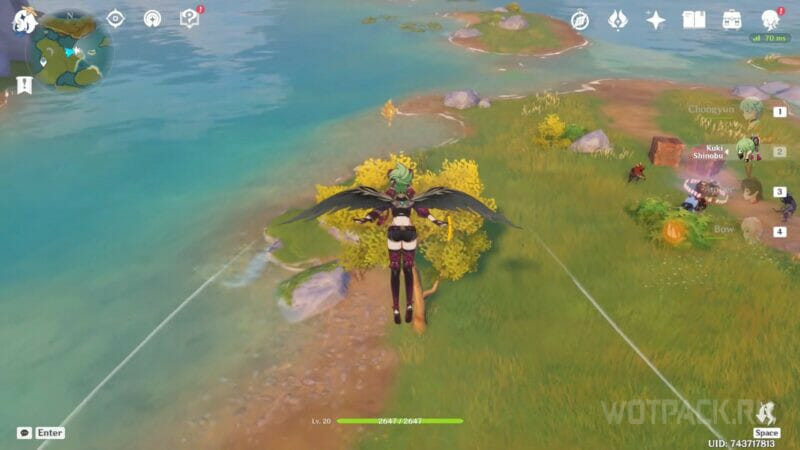Image resolution: width=800 pixels, height=450 pixels.
Task: Switch to the third party member
Action: (x=752, y=191)
